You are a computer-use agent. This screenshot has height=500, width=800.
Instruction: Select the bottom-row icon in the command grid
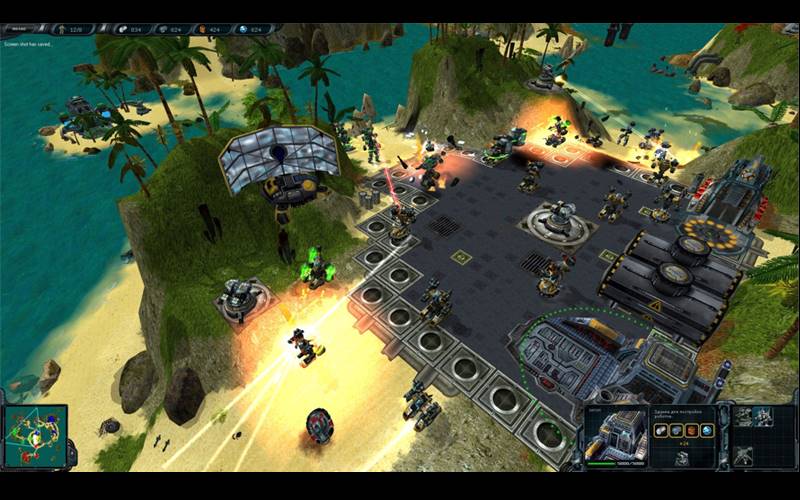click(x=744, y=455)
